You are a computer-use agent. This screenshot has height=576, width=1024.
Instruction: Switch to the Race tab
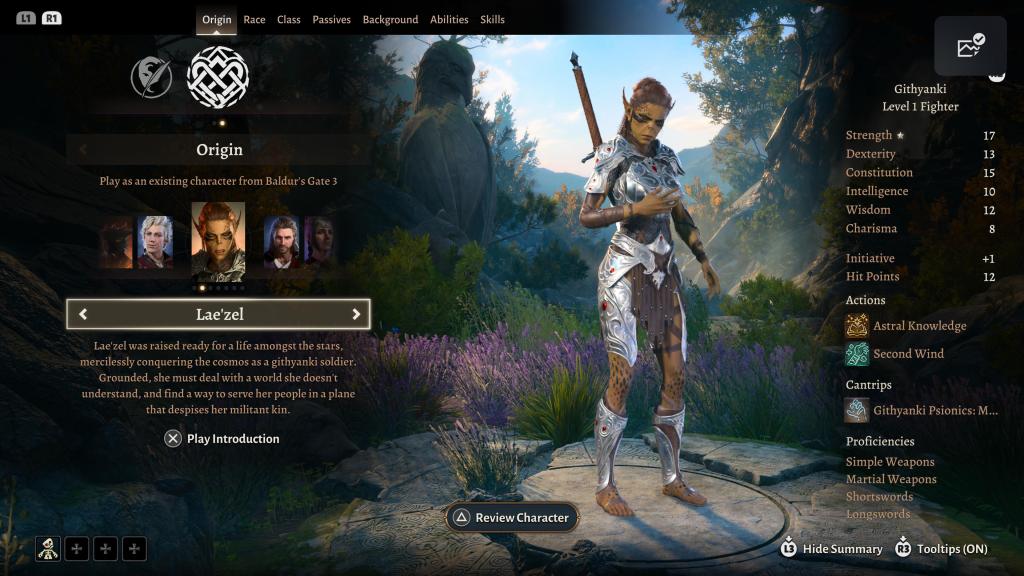click(254, 19)
